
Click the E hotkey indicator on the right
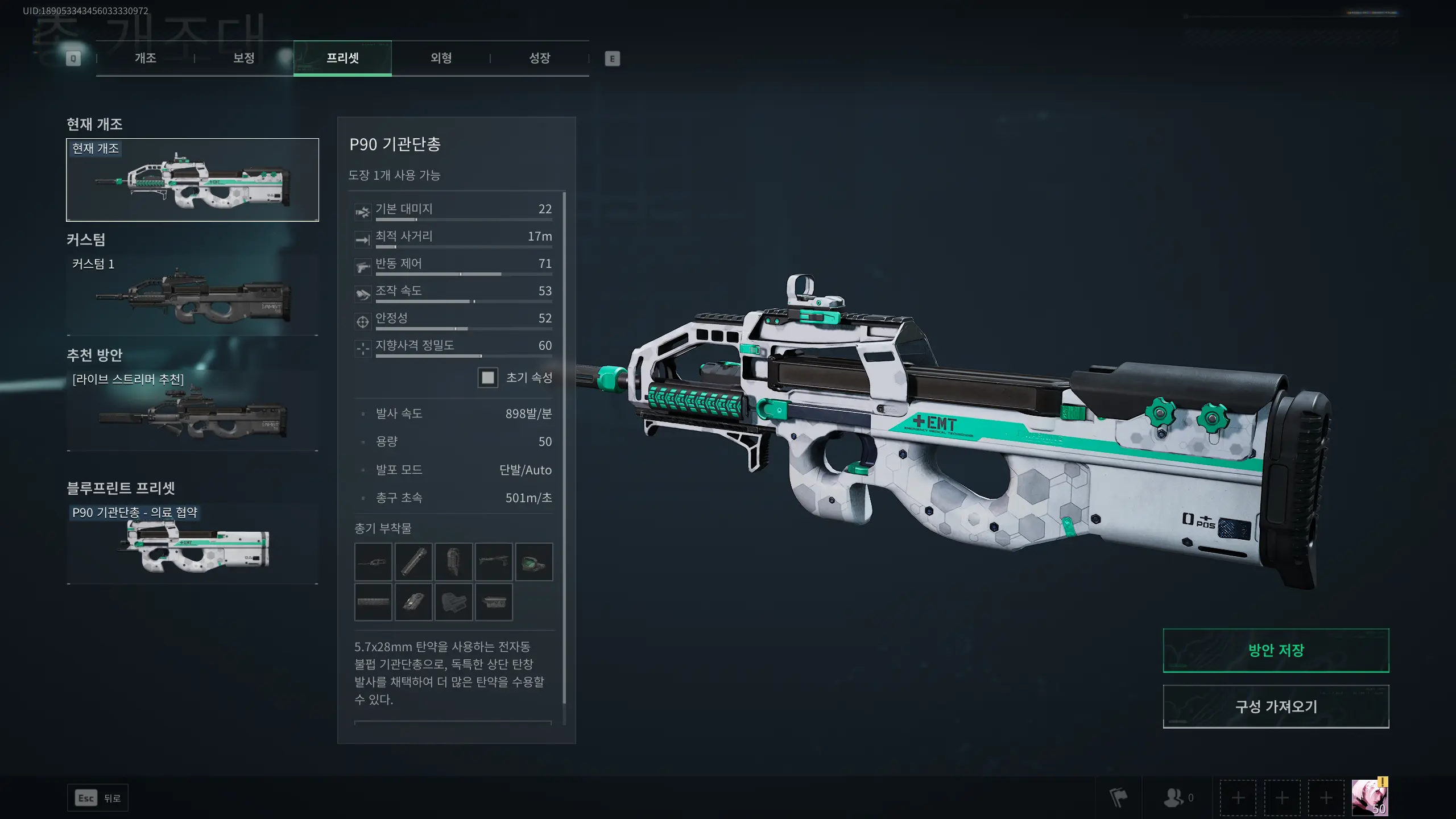click(613, 57)
